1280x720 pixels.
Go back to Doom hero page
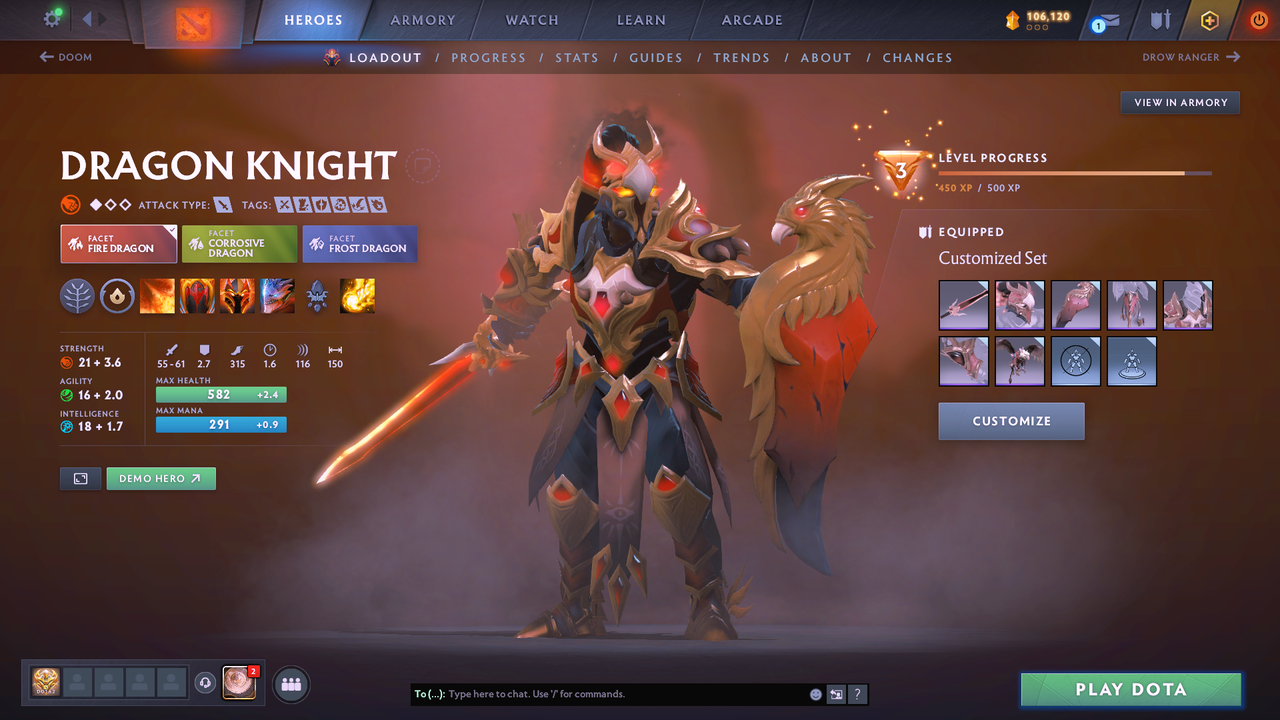pos(66,57)
